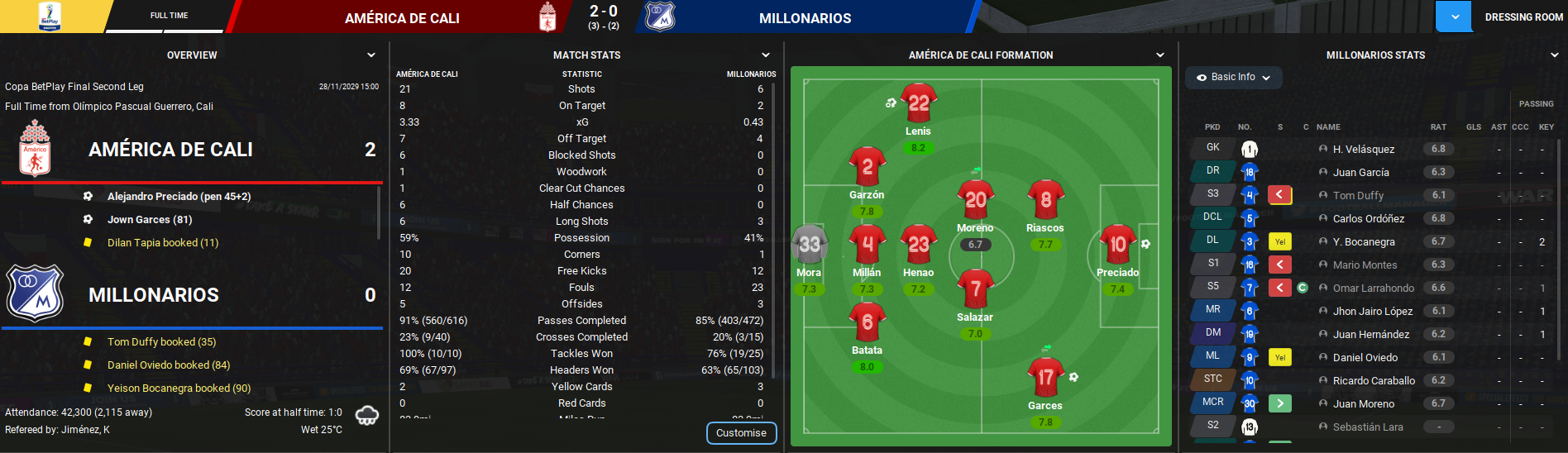View goalscorer Alejandro Preciado's profile
Viewport: 1568px width, 453px height.
[x=179, y=197]
